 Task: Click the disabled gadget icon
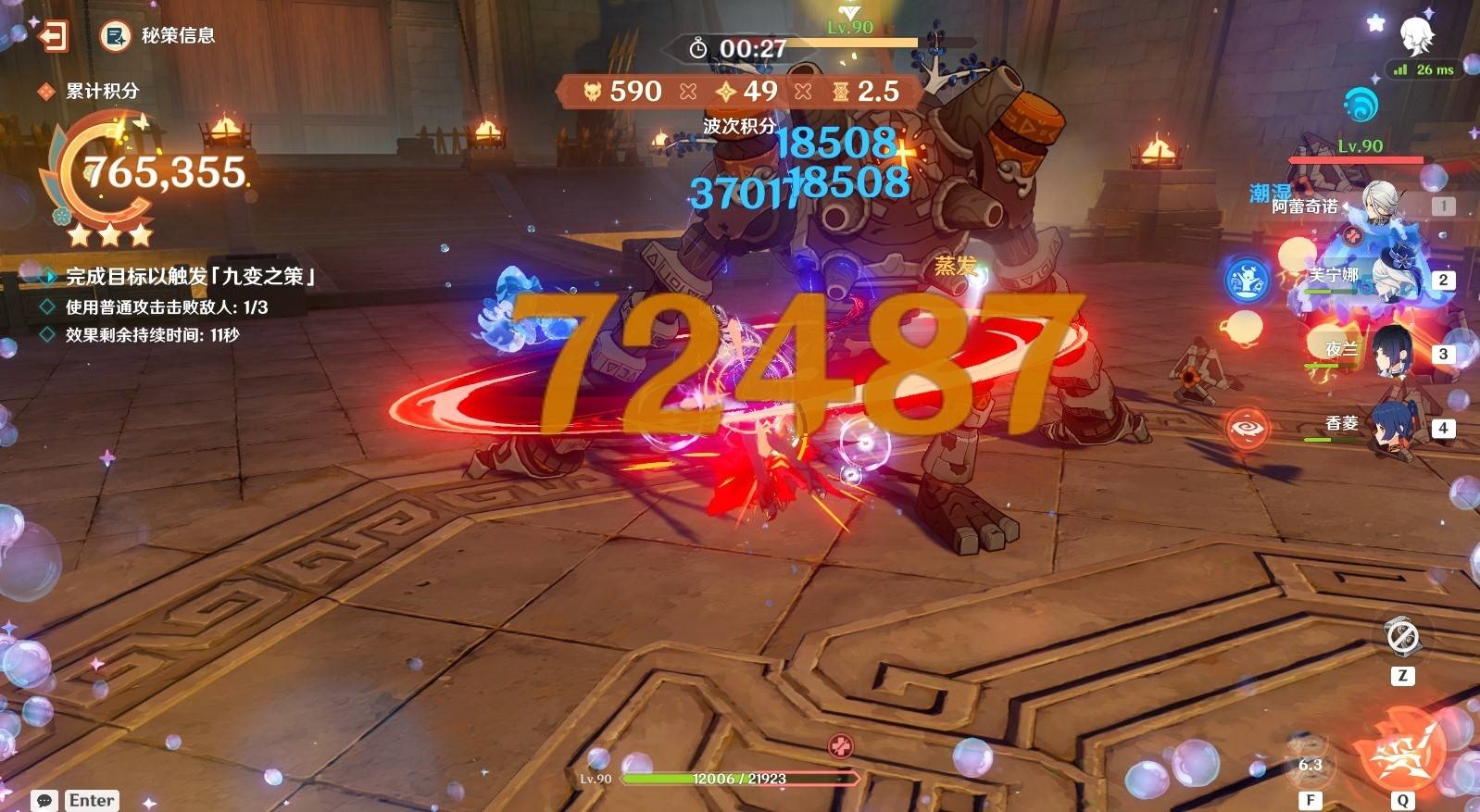pyautogui.click(x=1401, y=637)
